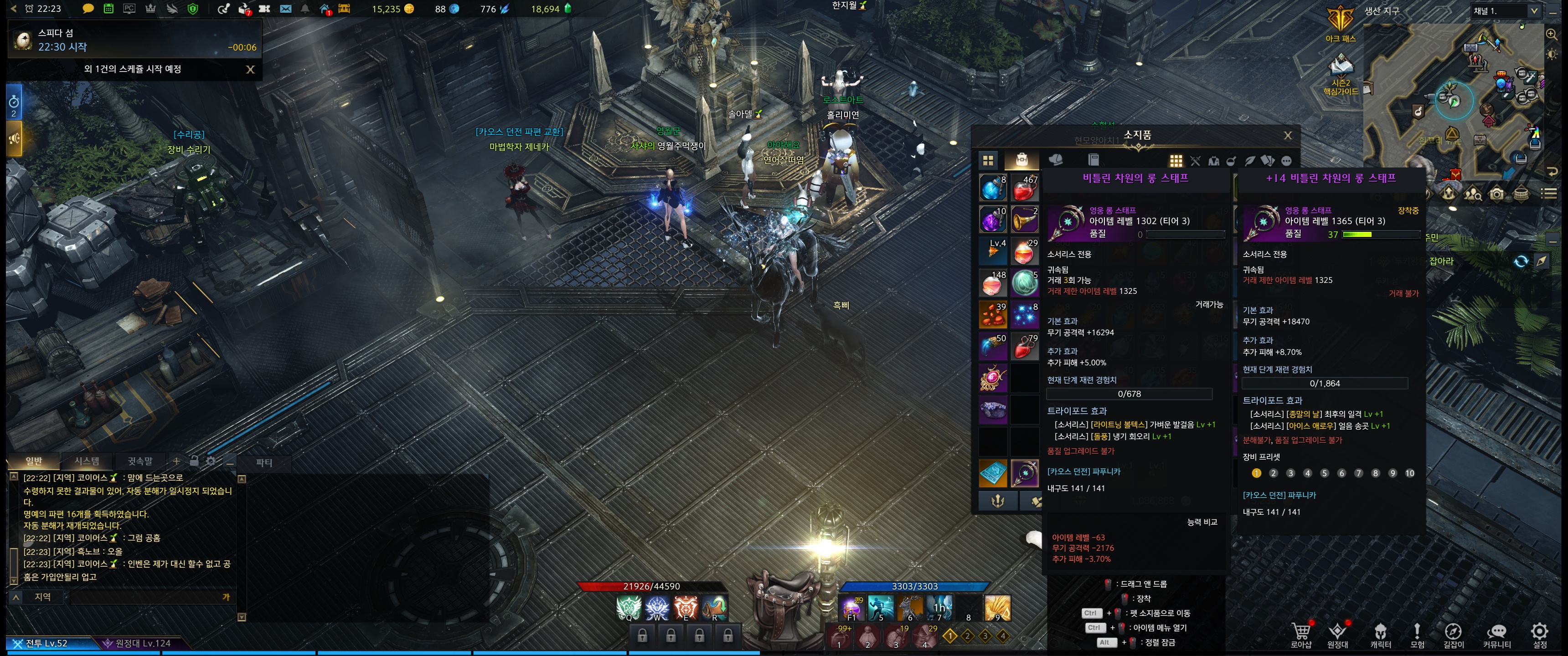Open chat settings gear icon
1568x656 pixels.
(x=211, y=461)
